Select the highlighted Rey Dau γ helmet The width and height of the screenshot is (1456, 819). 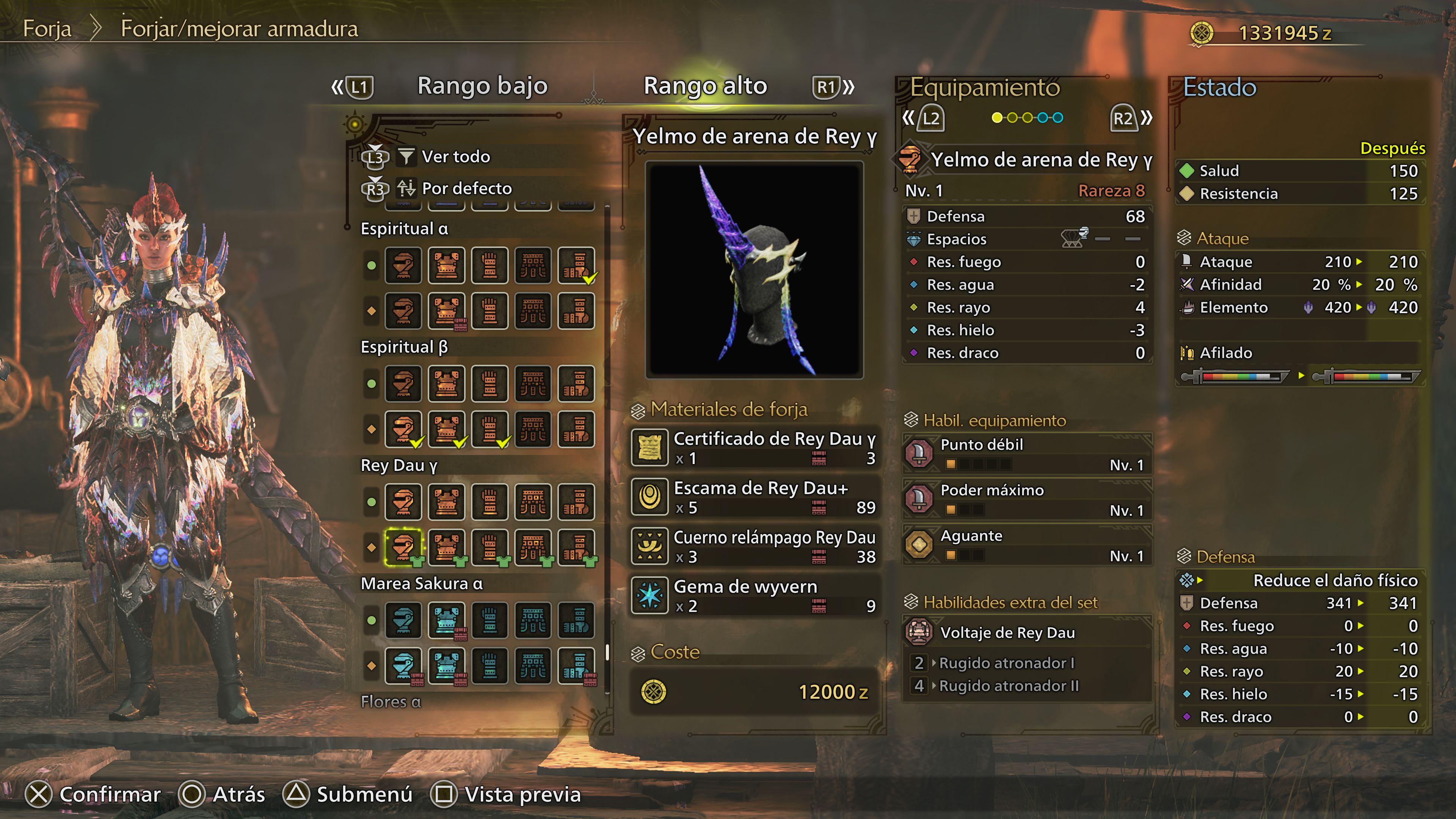(403, 547)
